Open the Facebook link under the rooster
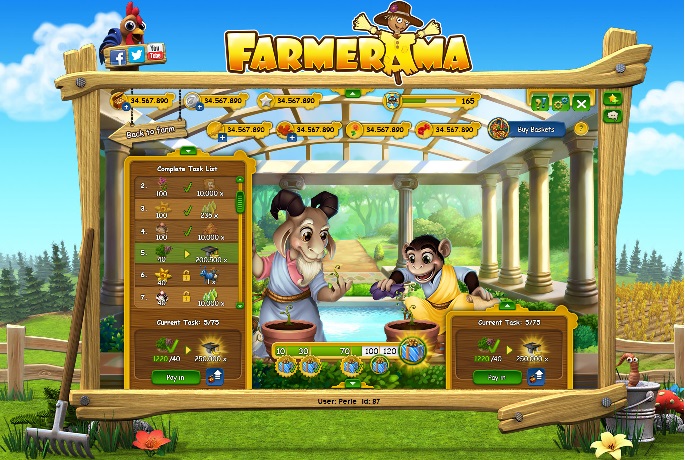Screen dimensions: 685x460 click(118, 56)
